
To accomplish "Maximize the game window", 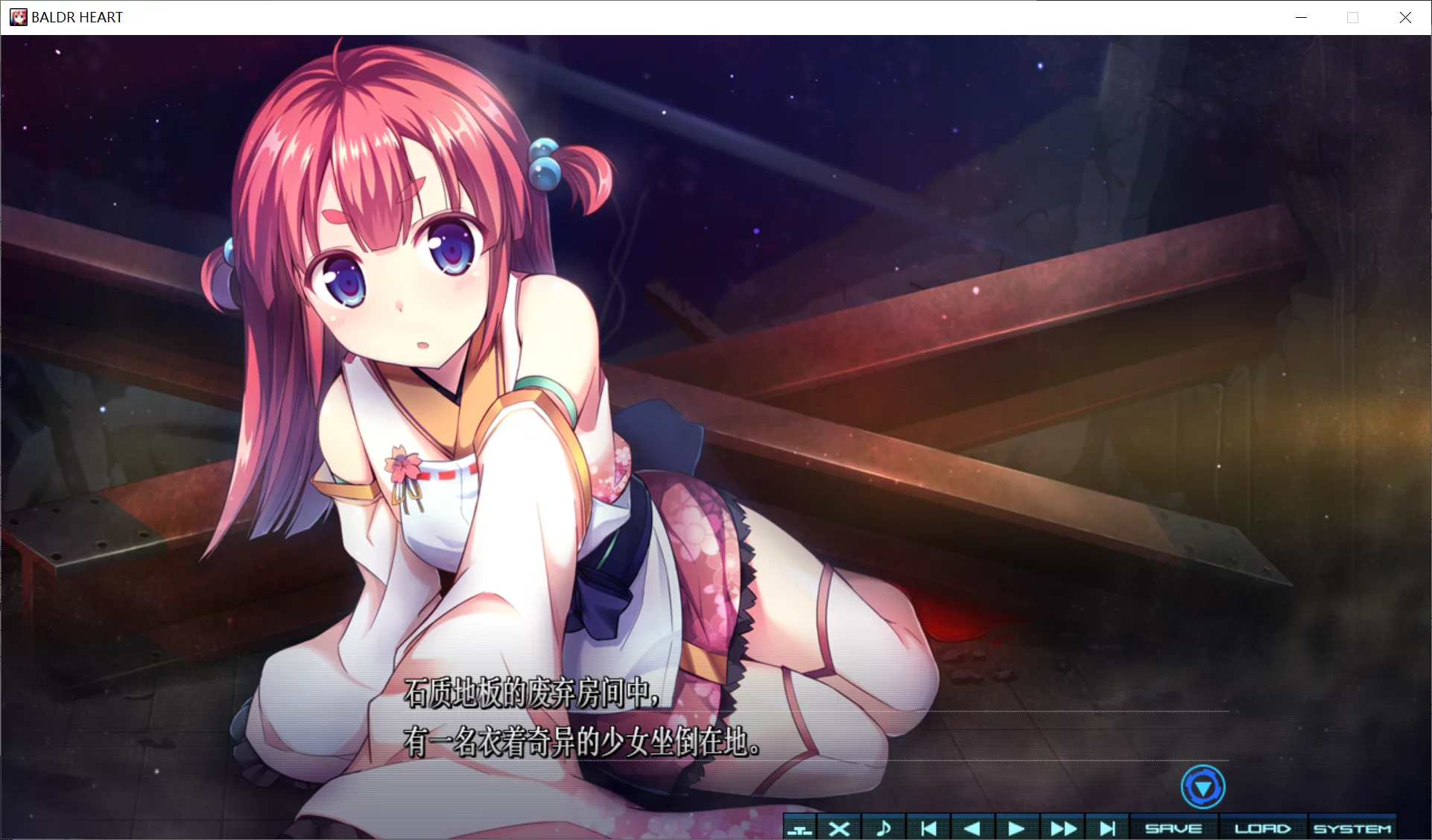I will [x=1353, y=16].
